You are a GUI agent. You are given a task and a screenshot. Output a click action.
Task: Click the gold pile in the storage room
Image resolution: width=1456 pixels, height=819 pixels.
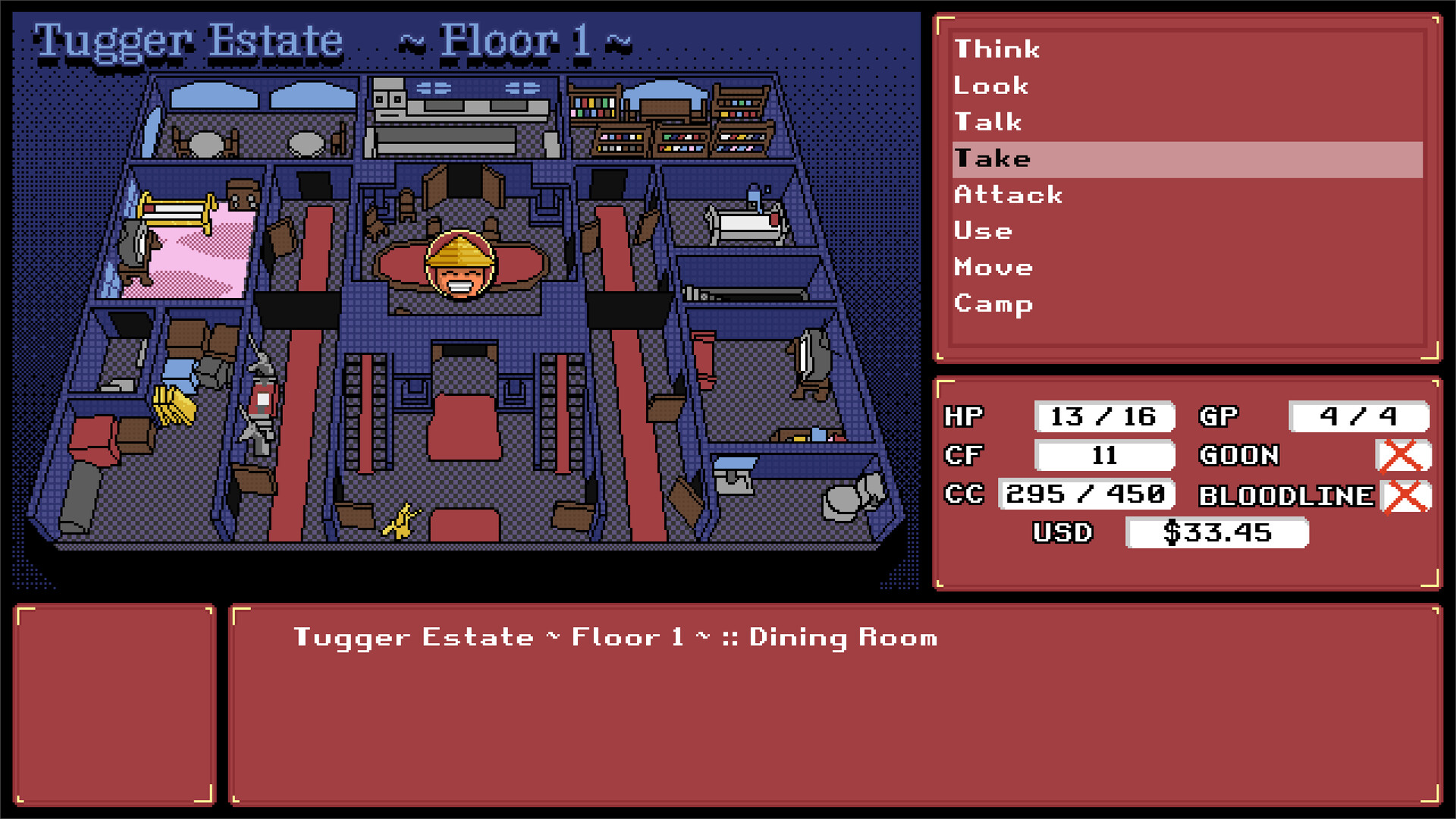[175, 404]
